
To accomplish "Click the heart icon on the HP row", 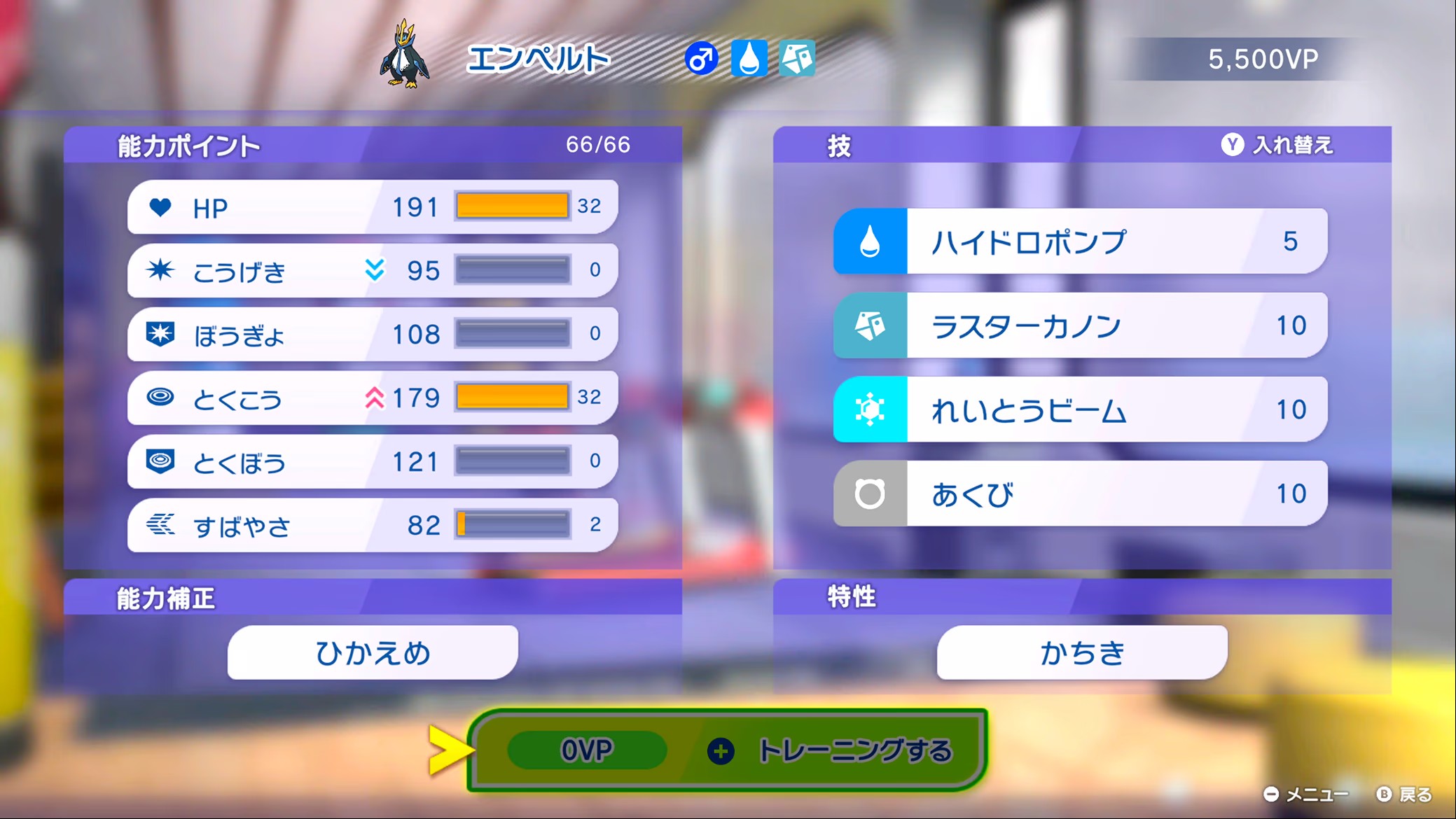I will 161,207.
